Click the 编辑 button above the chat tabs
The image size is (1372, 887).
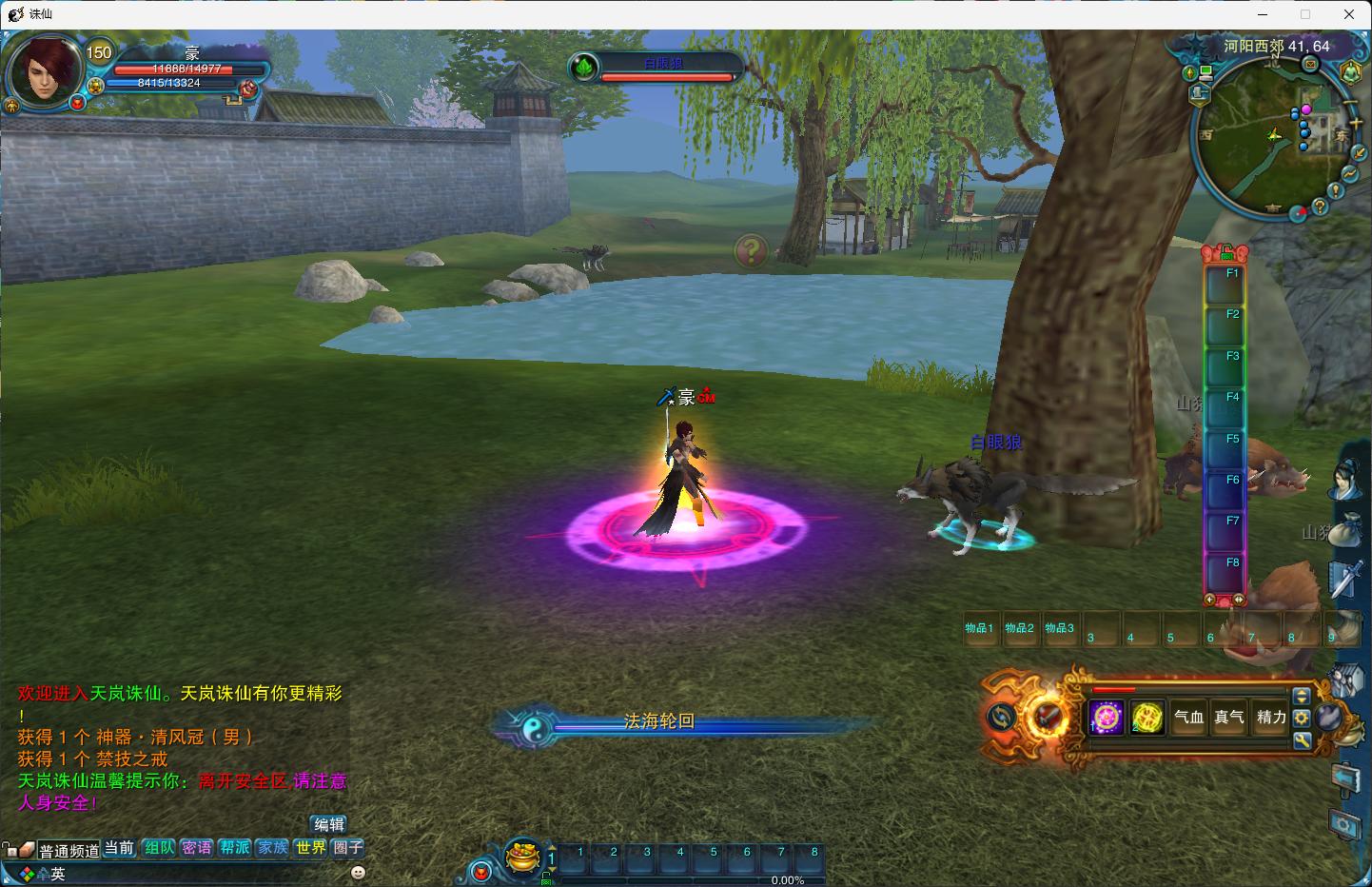pos(329,824)
